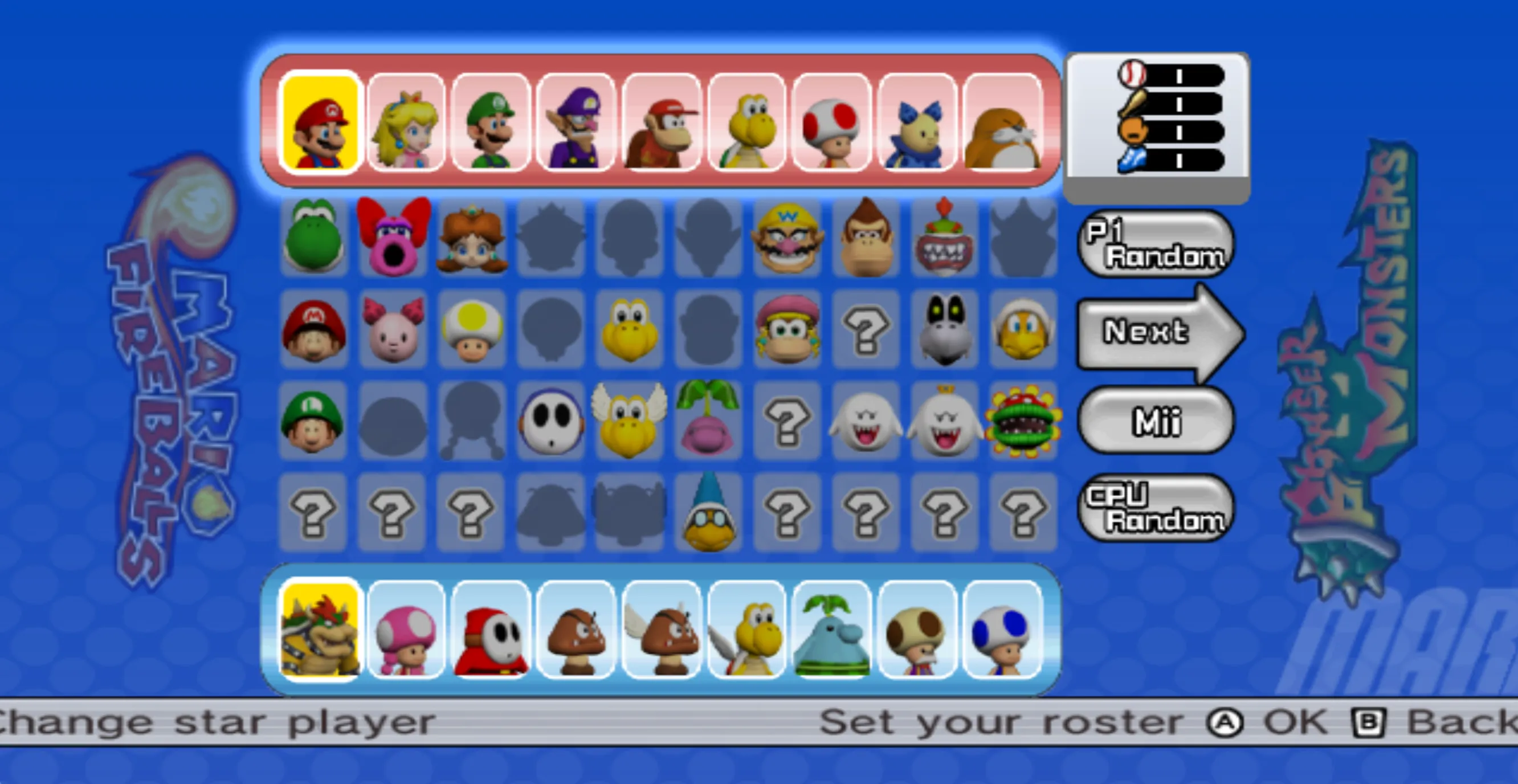Viewport: 1518px width, 784px height.
Task: Click the P1 Random button
Action: point(1155,244)
